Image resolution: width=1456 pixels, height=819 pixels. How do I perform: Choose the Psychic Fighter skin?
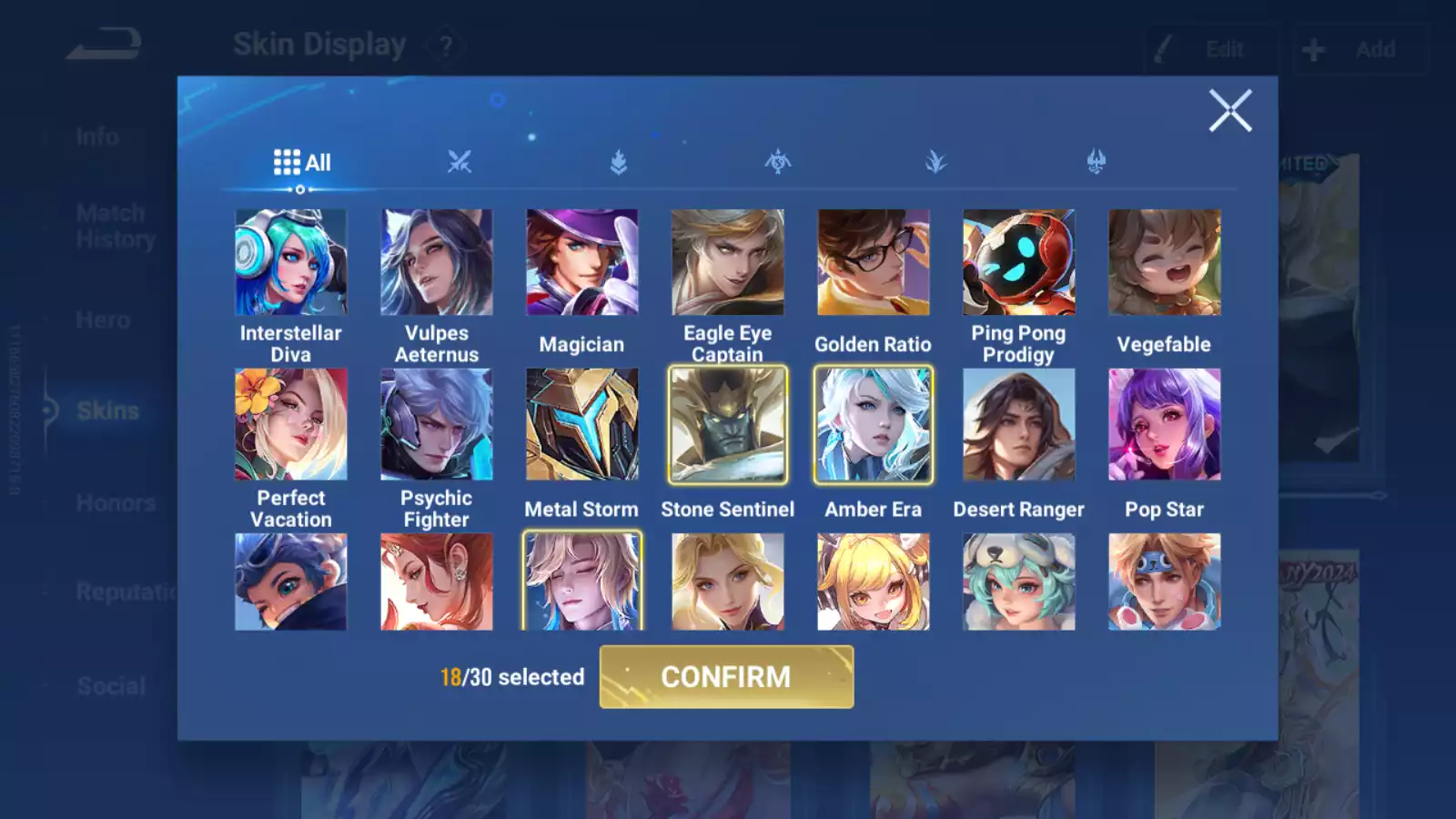pos(436,424)
